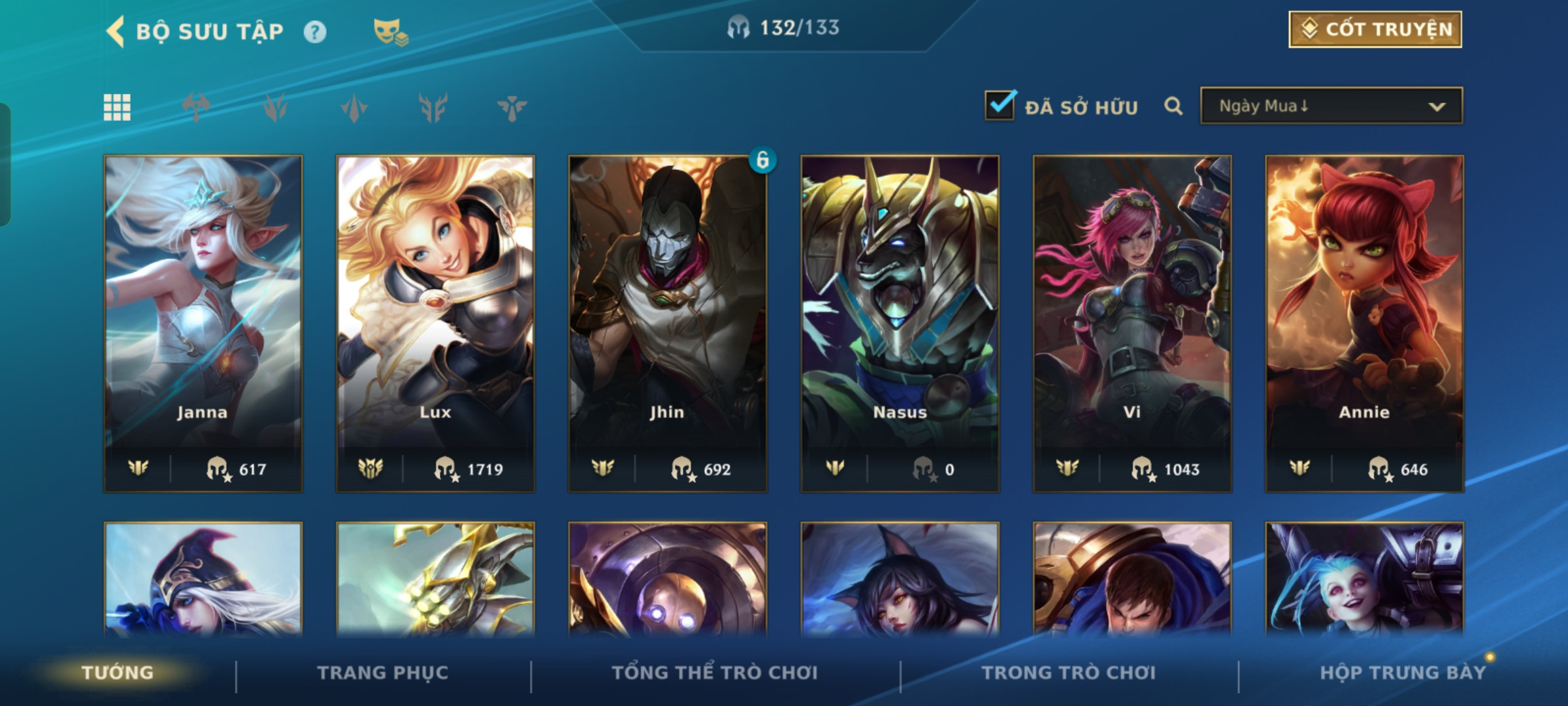Switch to the Trang Phục tab

click(383, 673)
